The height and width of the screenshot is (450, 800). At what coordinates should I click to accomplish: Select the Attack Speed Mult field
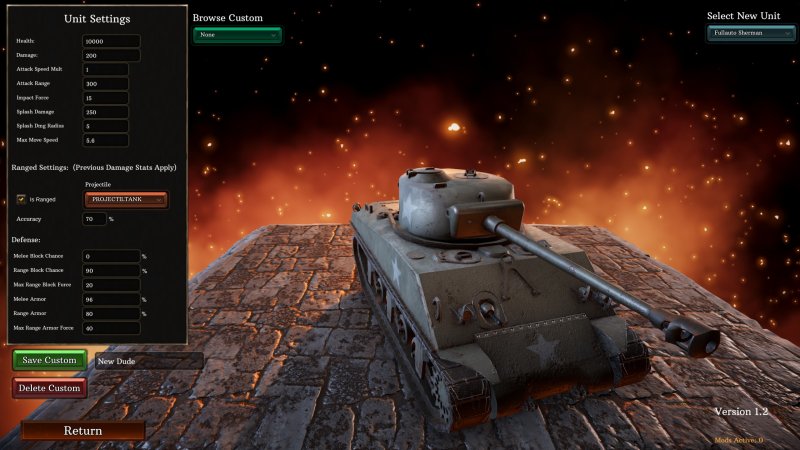[x=105, y=70]
